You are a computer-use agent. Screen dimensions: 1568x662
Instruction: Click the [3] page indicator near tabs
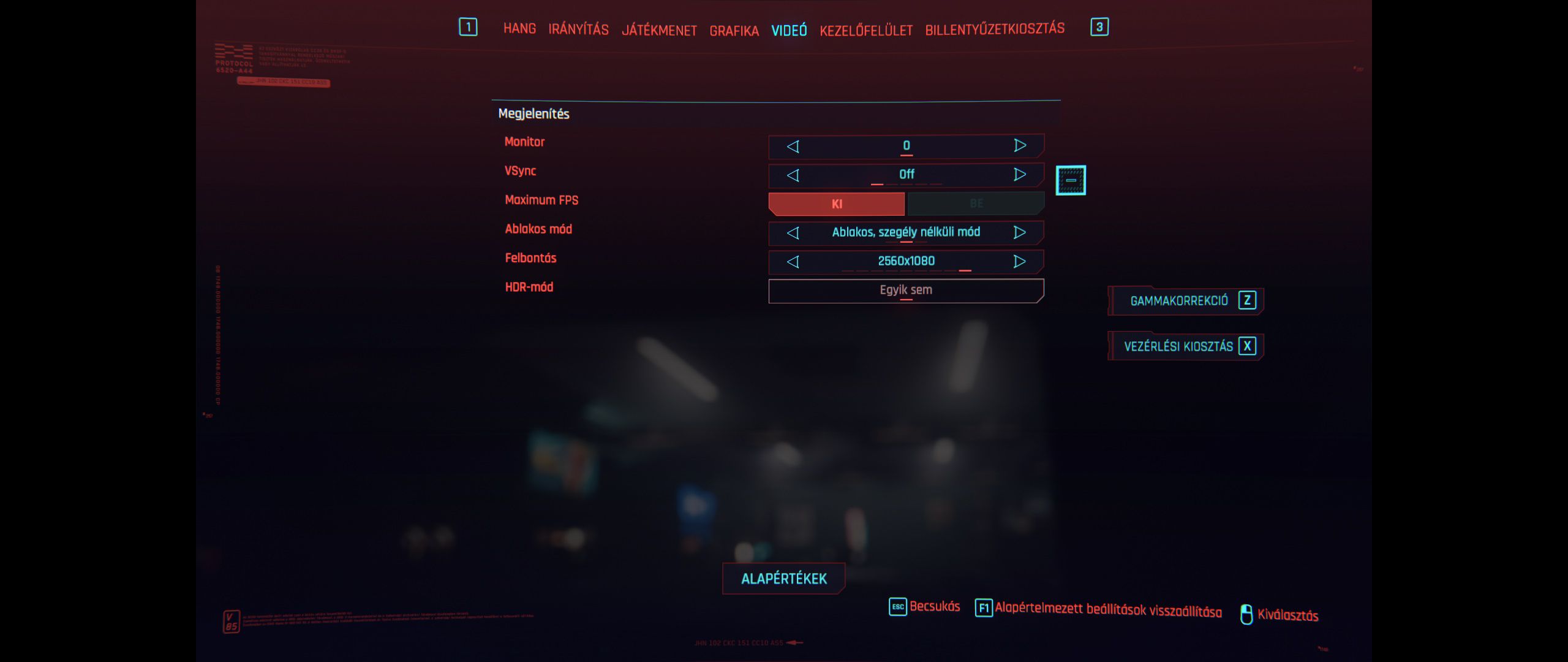coord(1100,27)
